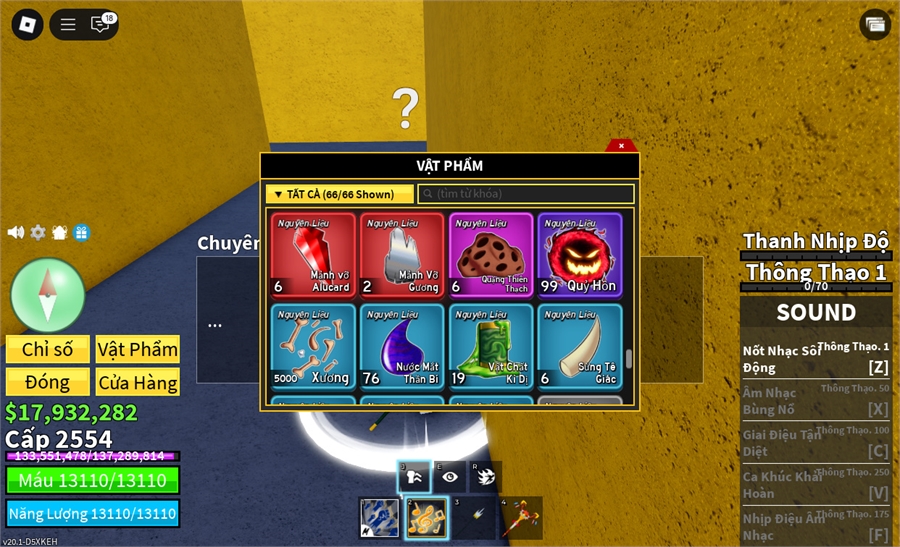The image size is (900, 547).
Task: Choose the Quặng Thiên Thạch material
Action: (x=491, y=256)
